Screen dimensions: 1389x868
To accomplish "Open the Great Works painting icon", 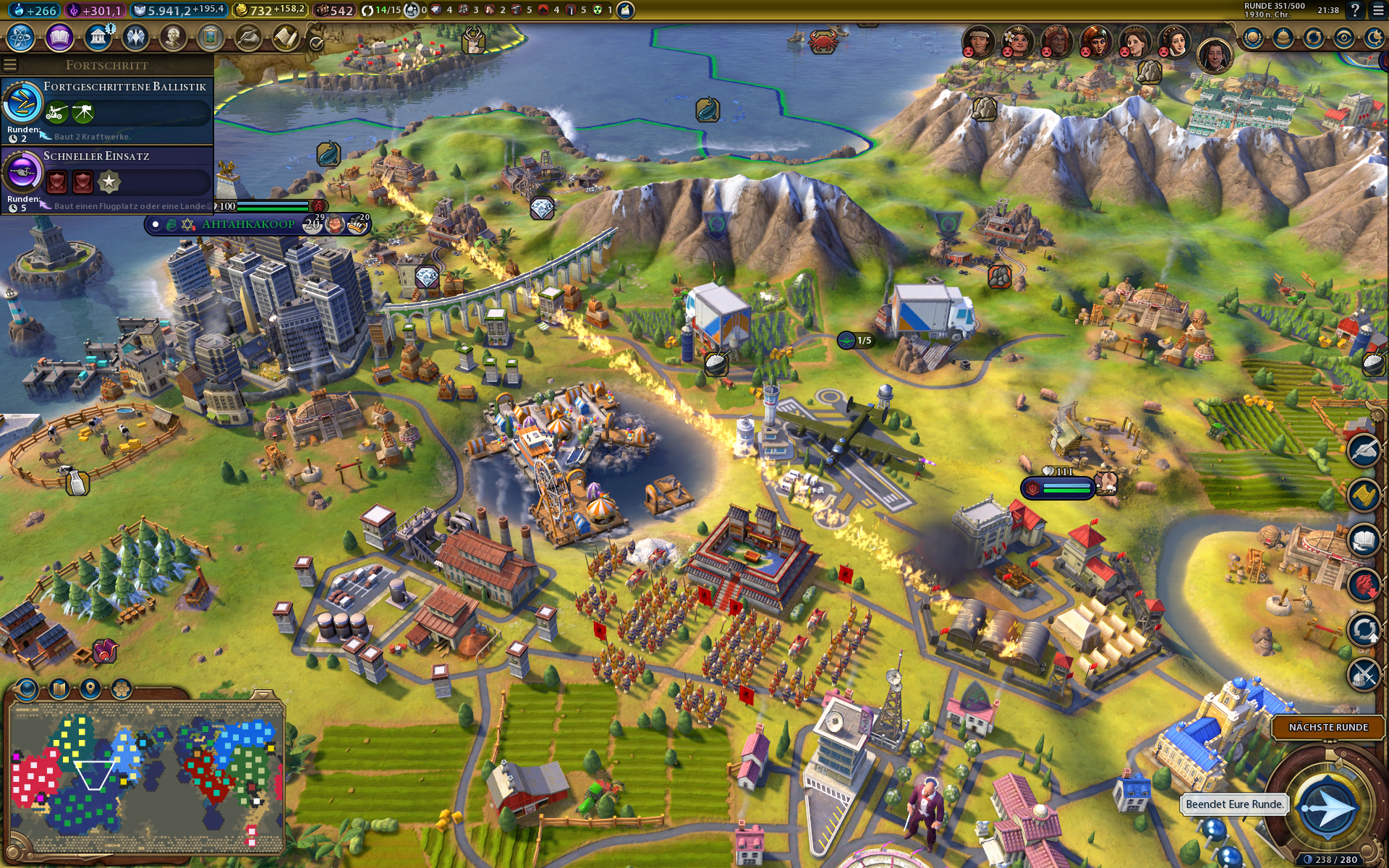I will coord(211,37).
